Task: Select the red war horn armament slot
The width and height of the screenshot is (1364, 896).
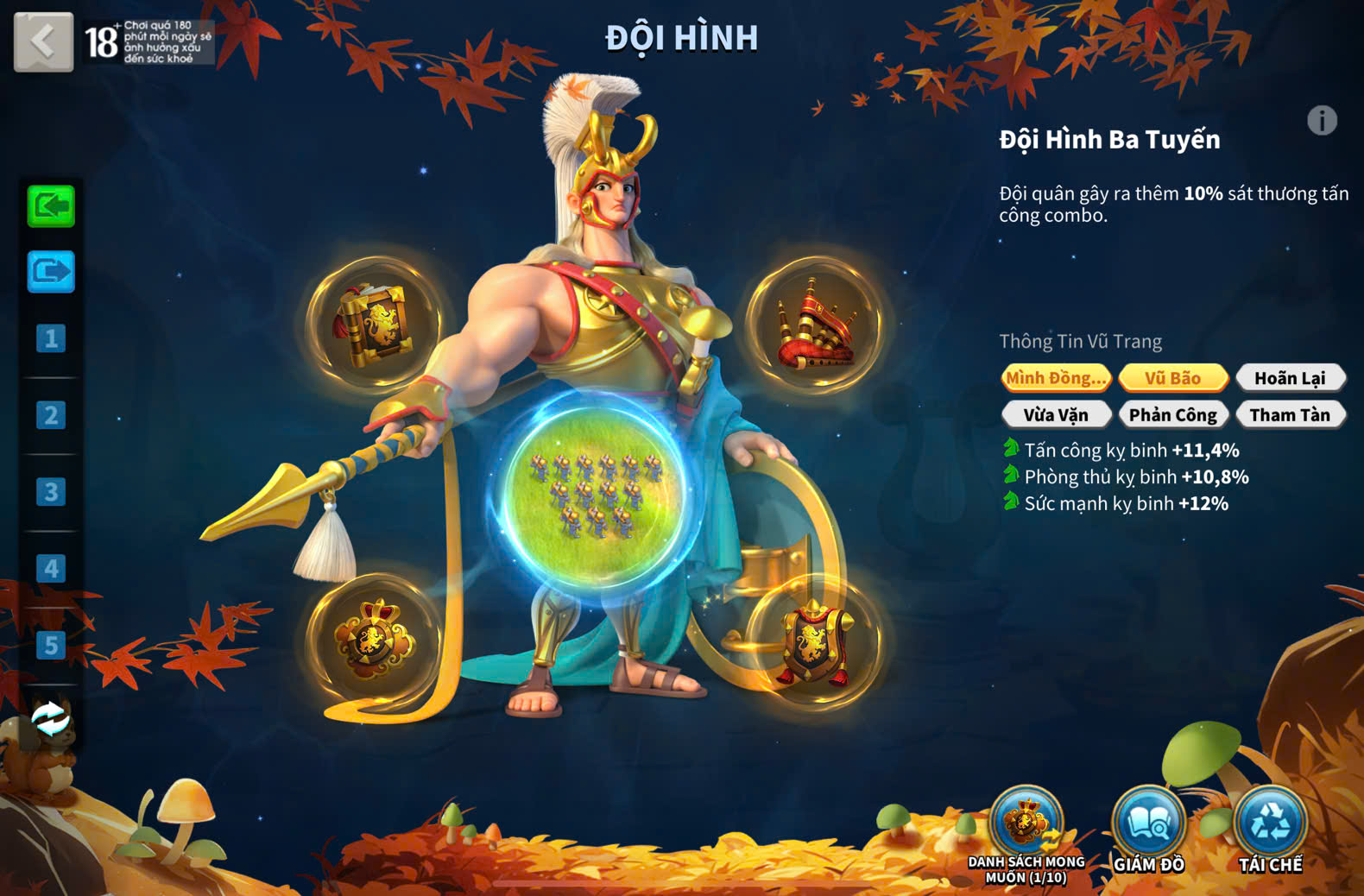Action: 814,324
